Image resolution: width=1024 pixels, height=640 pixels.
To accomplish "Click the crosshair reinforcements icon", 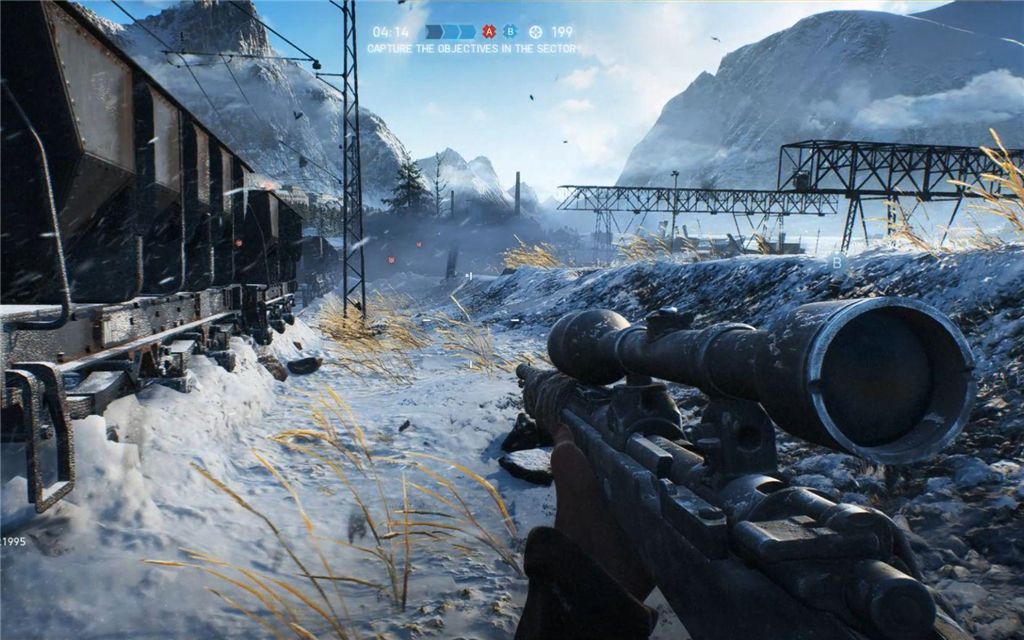I will pos(535,32).
